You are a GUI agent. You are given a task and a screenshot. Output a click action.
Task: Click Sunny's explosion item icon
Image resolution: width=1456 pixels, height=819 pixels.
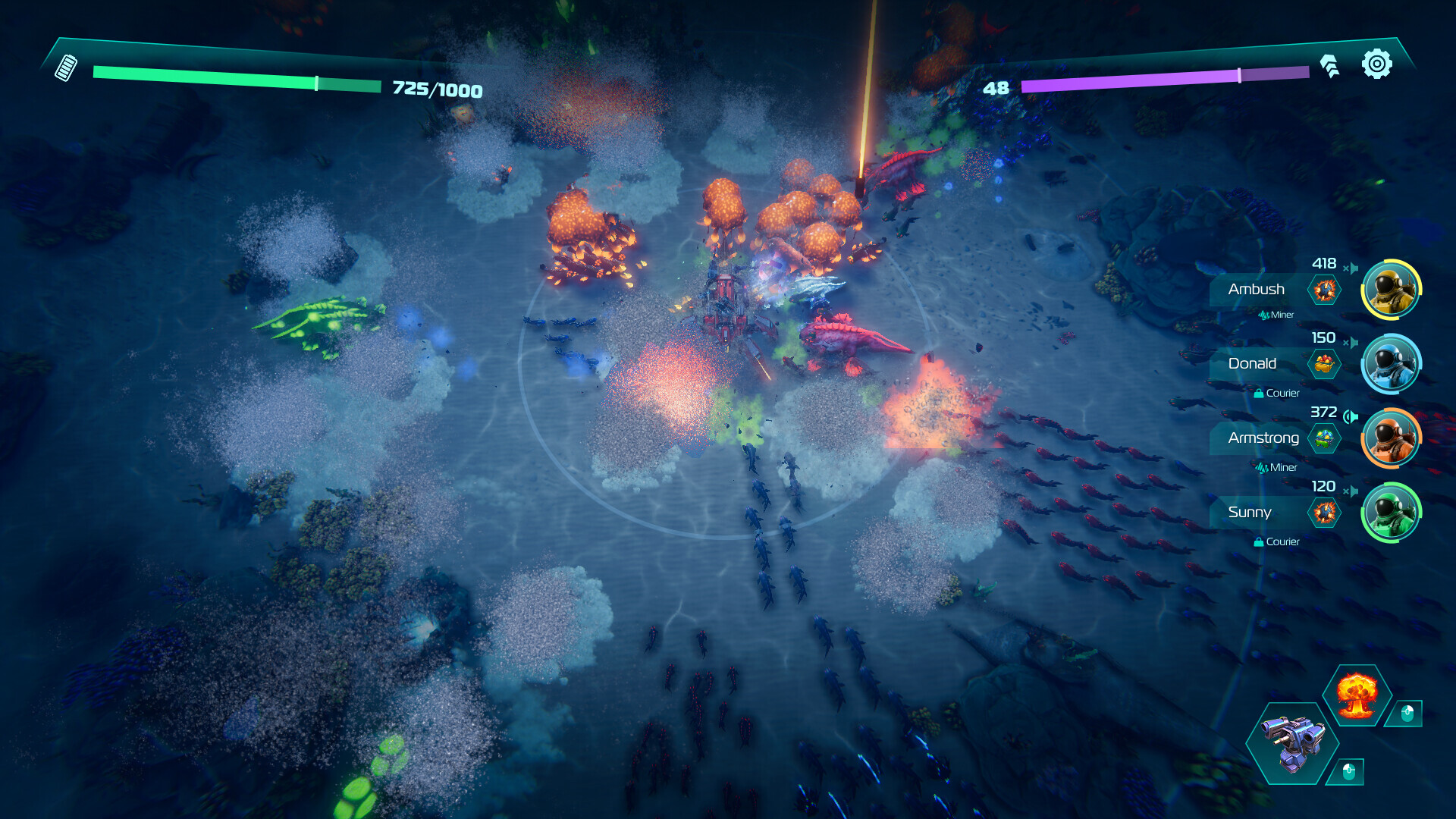[x=1325, y=513]
